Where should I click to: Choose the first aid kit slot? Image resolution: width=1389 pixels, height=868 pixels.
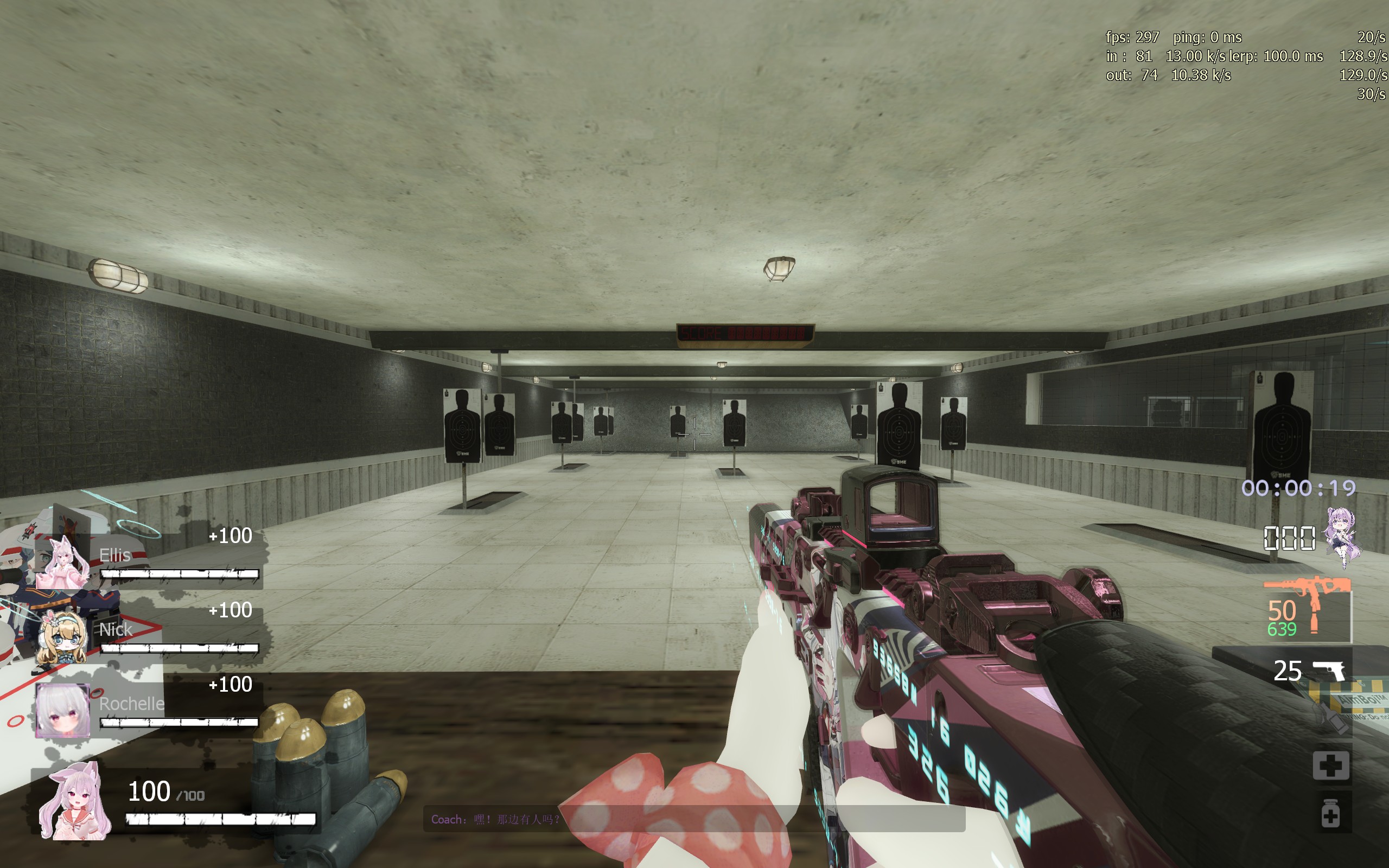point(1330,765)
